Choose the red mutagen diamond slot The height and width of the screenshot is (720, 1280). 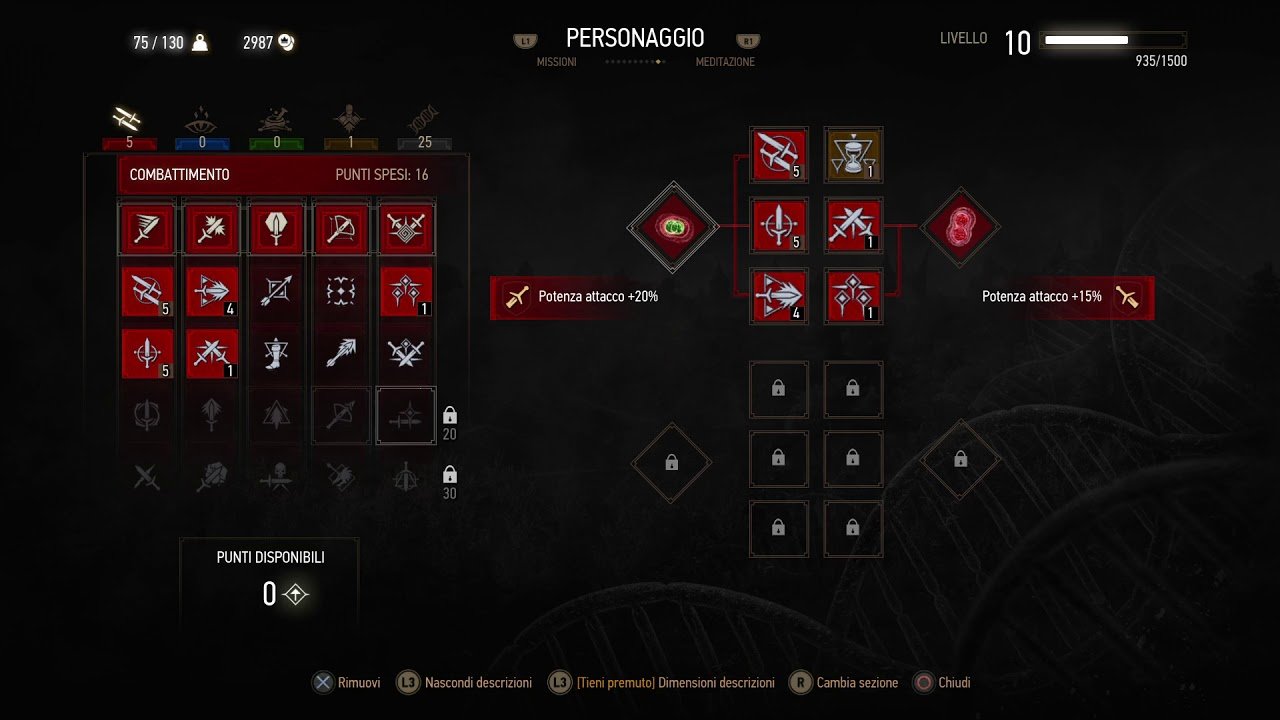(960, 227)
